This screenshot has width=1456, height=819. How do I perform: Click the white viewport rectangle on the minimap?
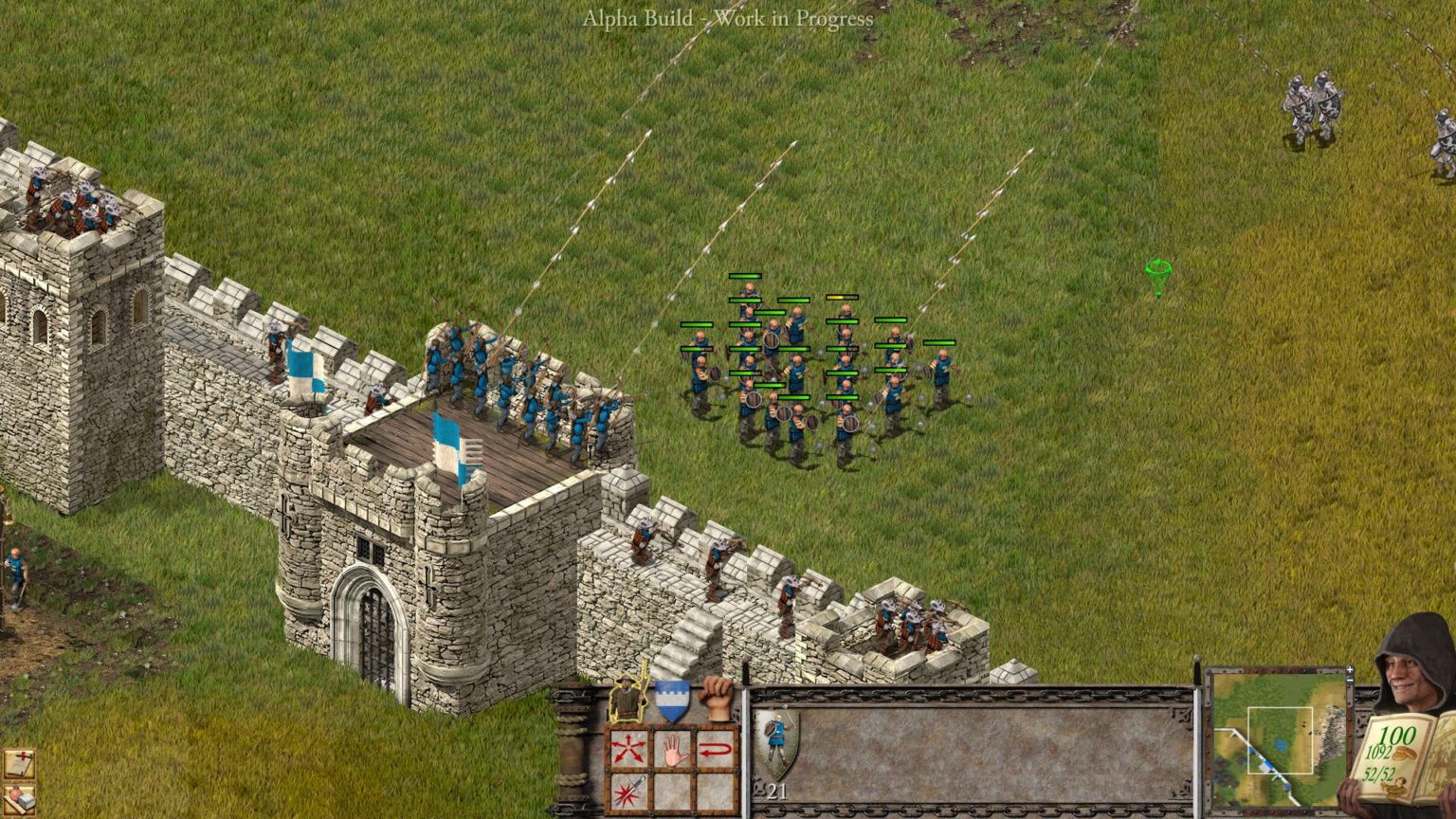1280,739
